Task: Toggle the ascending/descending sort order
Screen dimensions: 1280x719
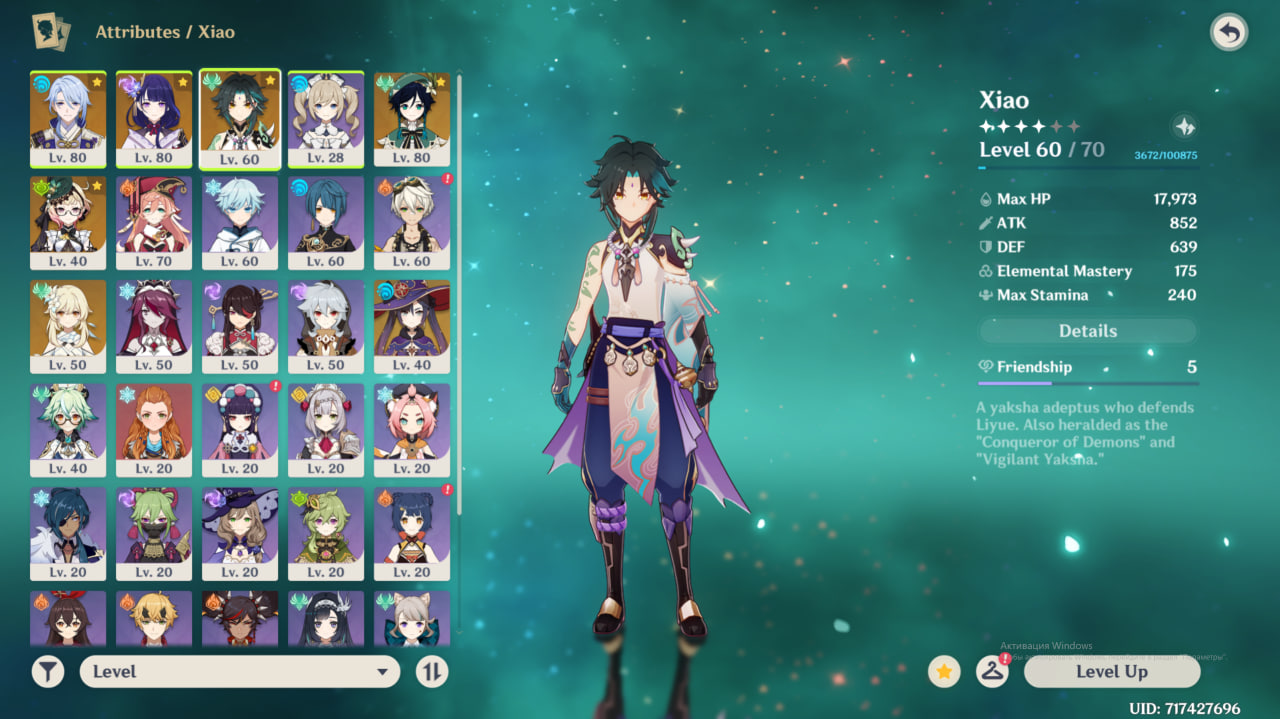Action: (x=431, y=671)
